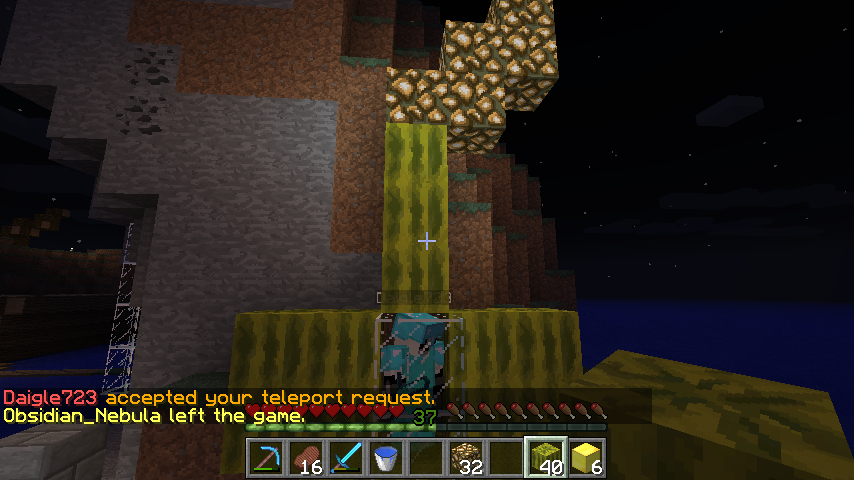The height and width of the screenshot is (480, 854).
Task: Click the yellow striped block stack of 40
Action: 547,458
